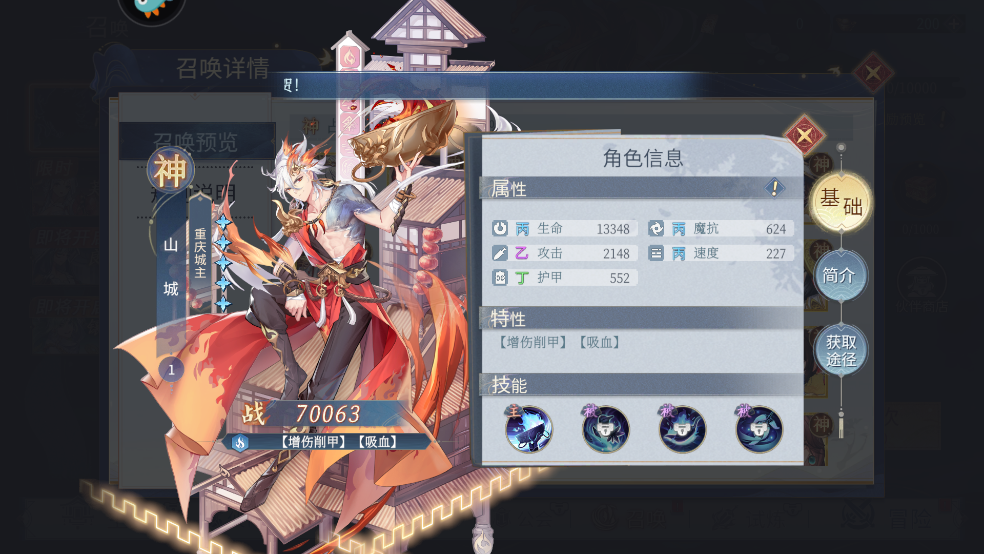Click the attribute exclamation info icon

click(774, 187)
